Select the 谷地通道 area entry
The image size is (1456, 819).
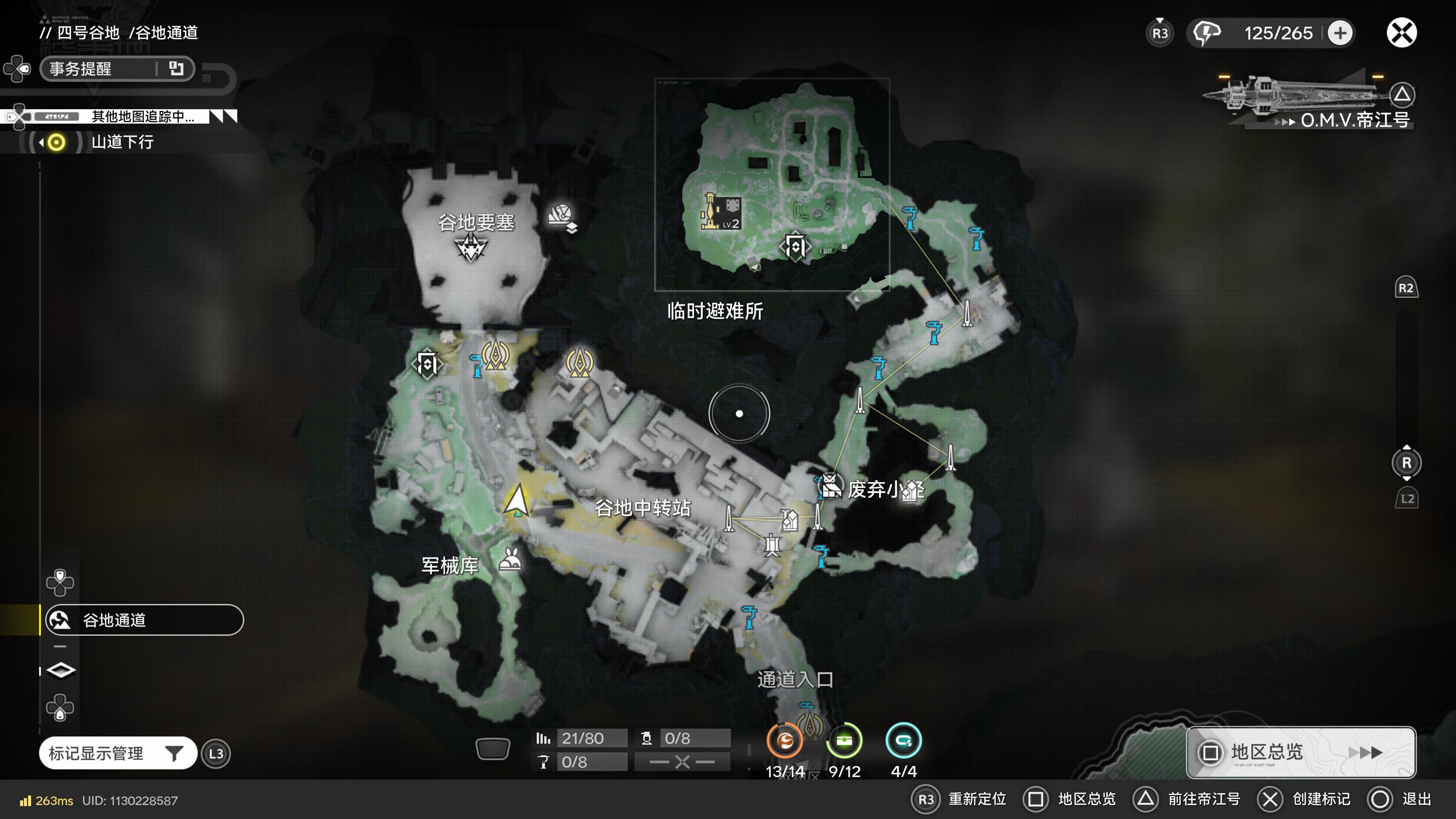point(144,620)
